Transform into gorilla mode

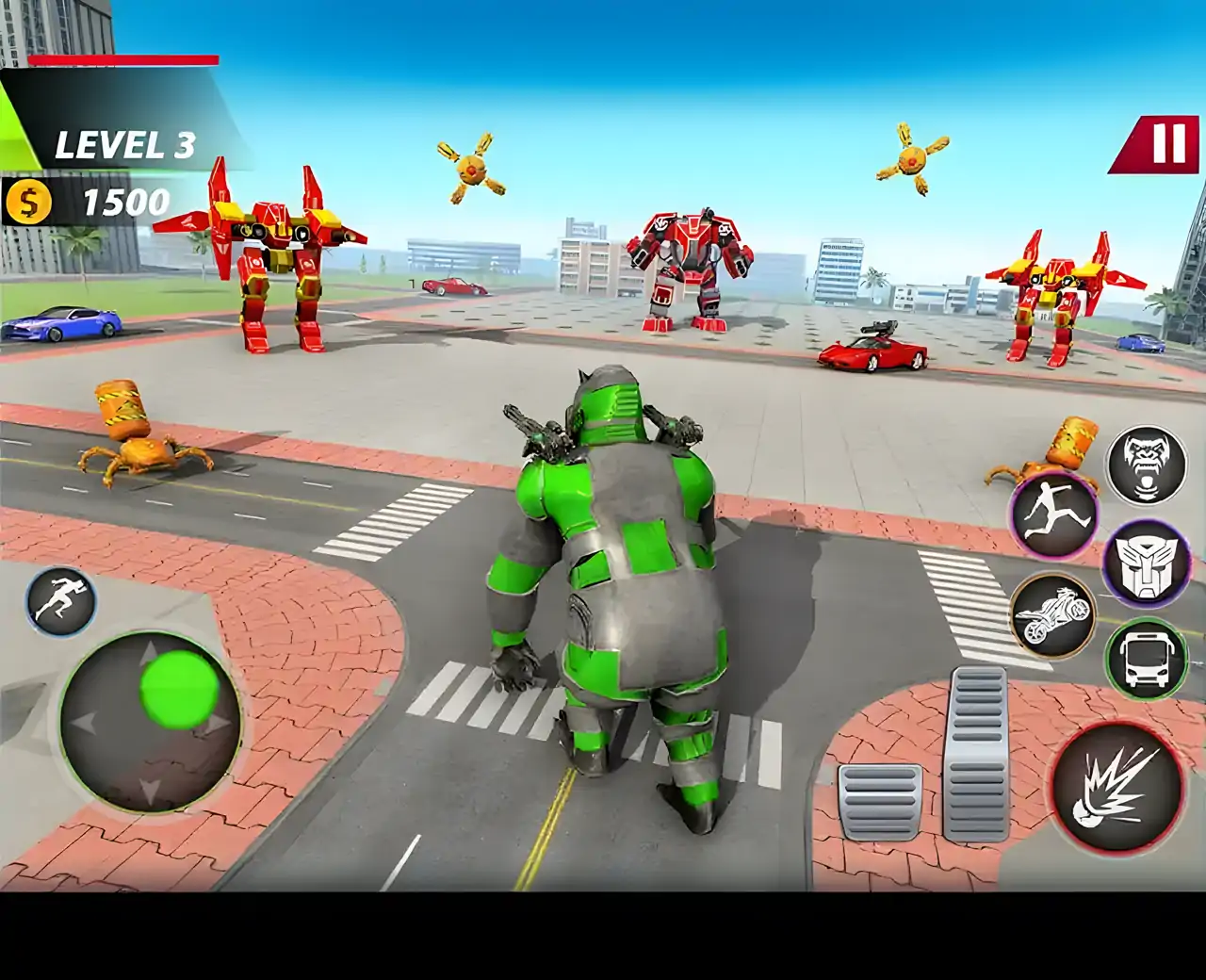point(1146,465)
